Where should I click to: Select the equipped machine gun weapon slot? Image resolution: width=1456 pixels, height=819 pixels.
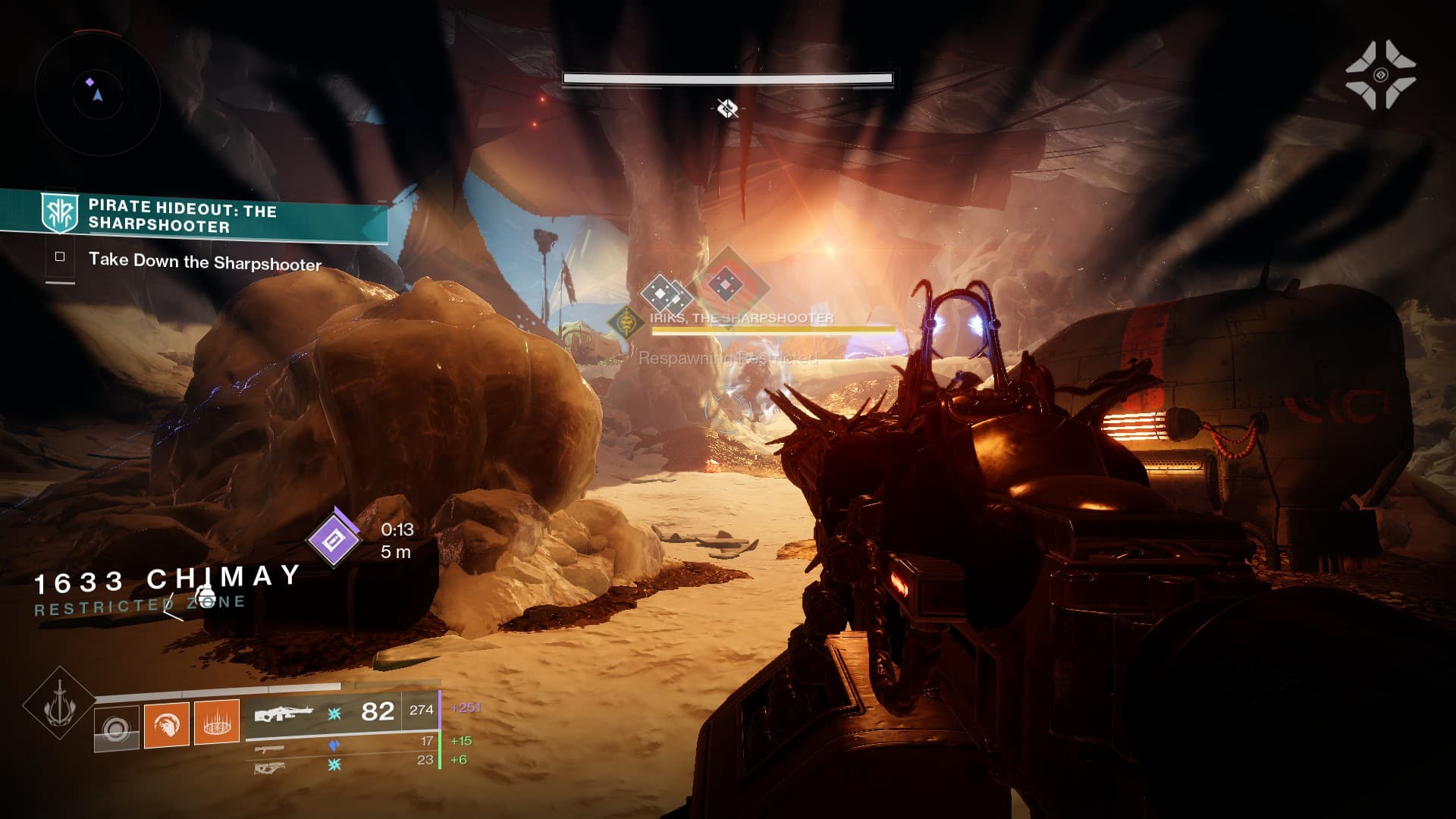point(284,714)
